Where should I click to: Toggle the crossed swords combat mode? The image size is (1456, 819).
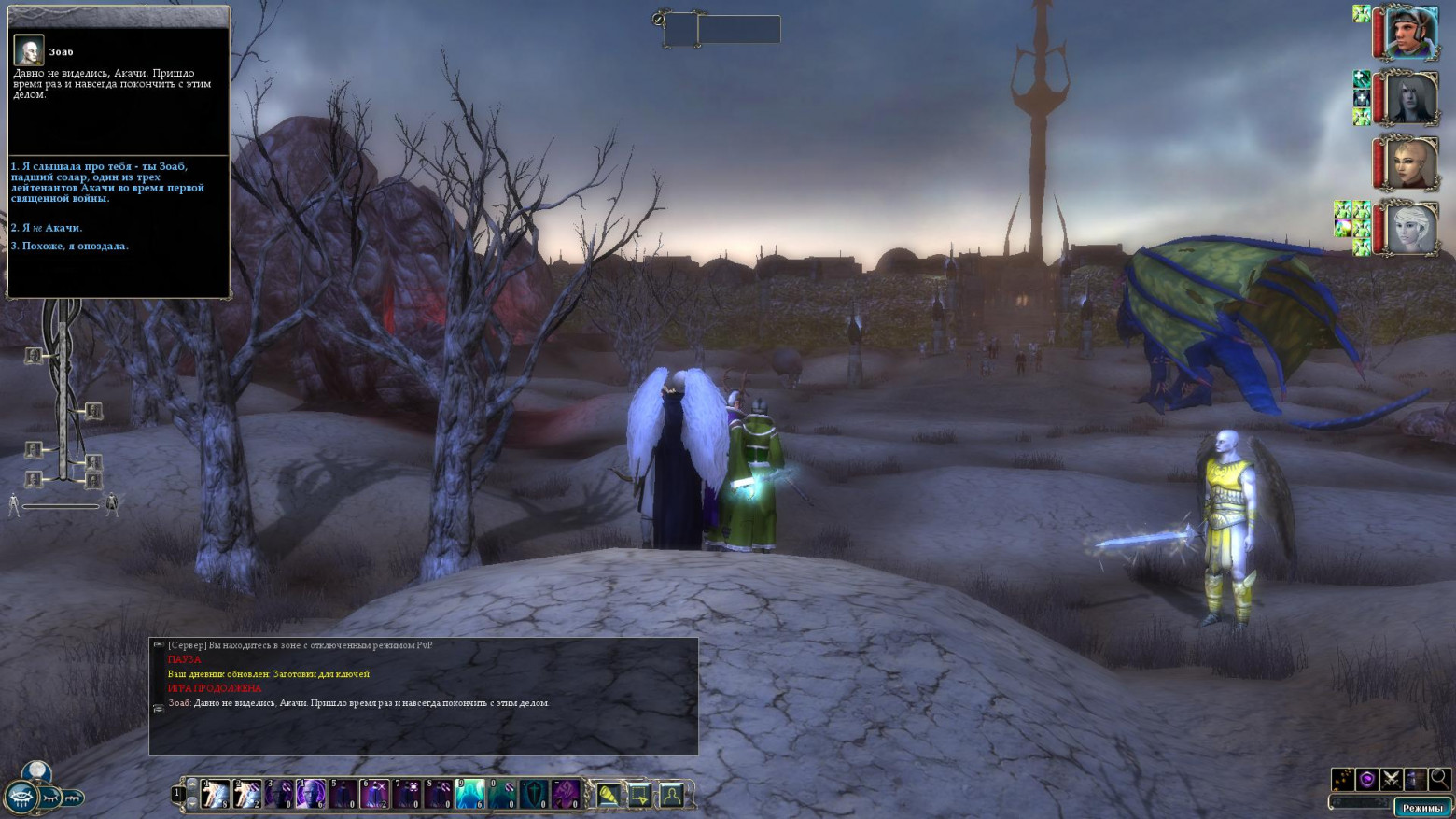click(1392, 779)
